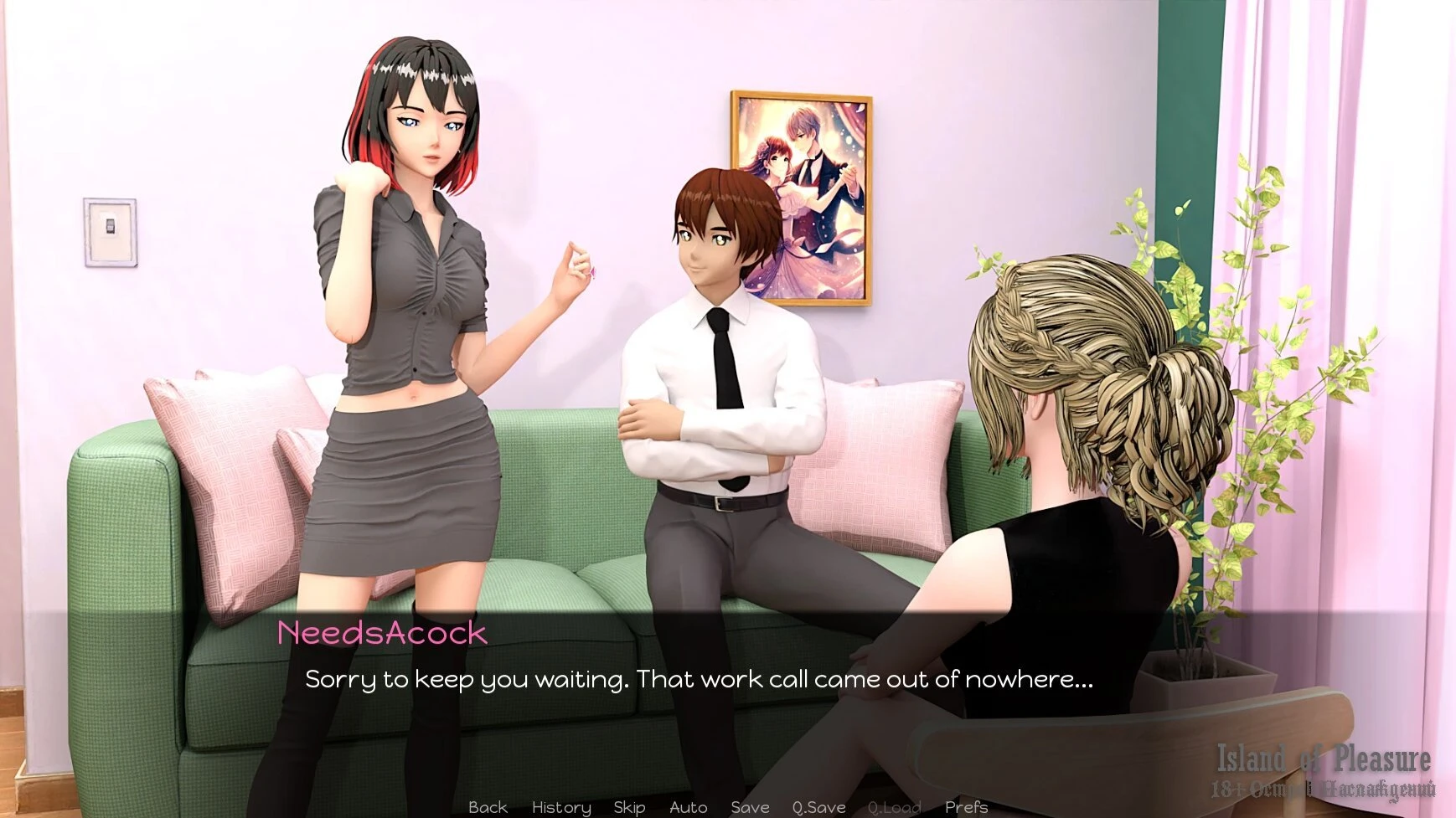This screenshot has width=1456, height=818.
Task: Open the Prefs settings screen
Action: 966,807
